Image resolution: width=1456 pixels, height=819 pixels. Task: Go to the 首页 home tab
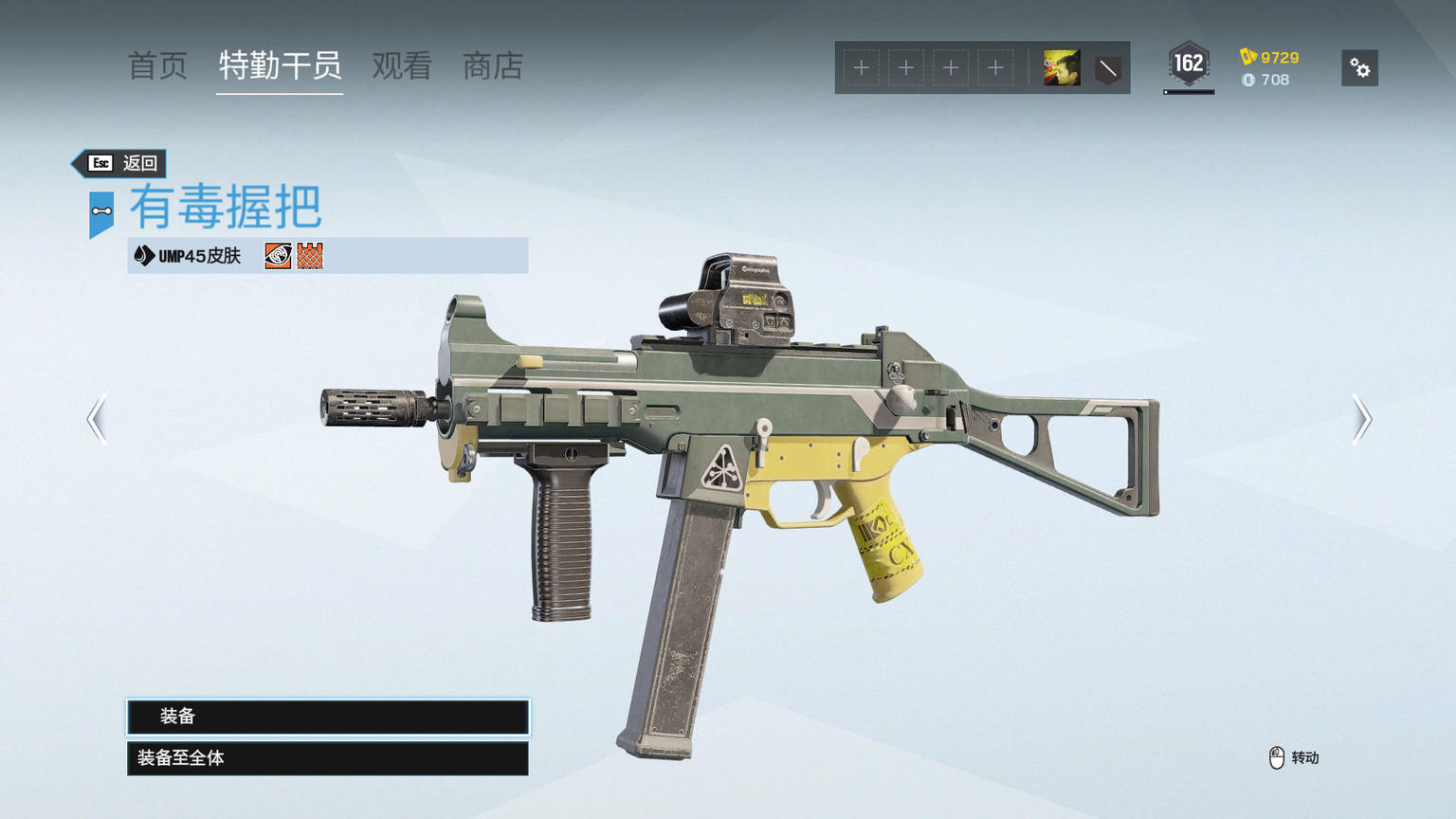(x=157, y=66)
